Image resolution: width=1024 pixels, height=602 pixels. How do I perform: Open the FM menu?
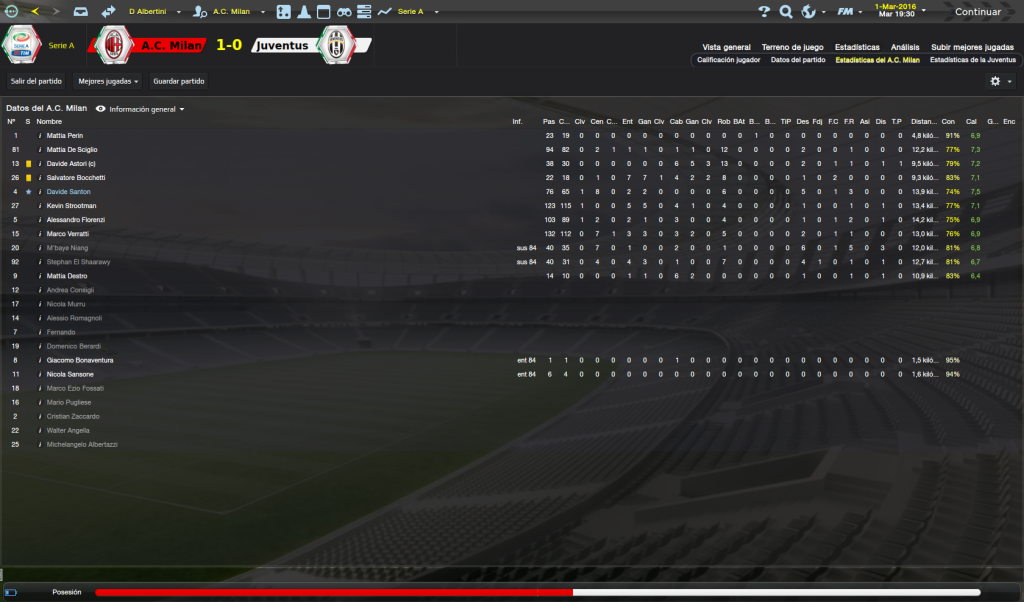pyautogui.click(x=846, y=12)
